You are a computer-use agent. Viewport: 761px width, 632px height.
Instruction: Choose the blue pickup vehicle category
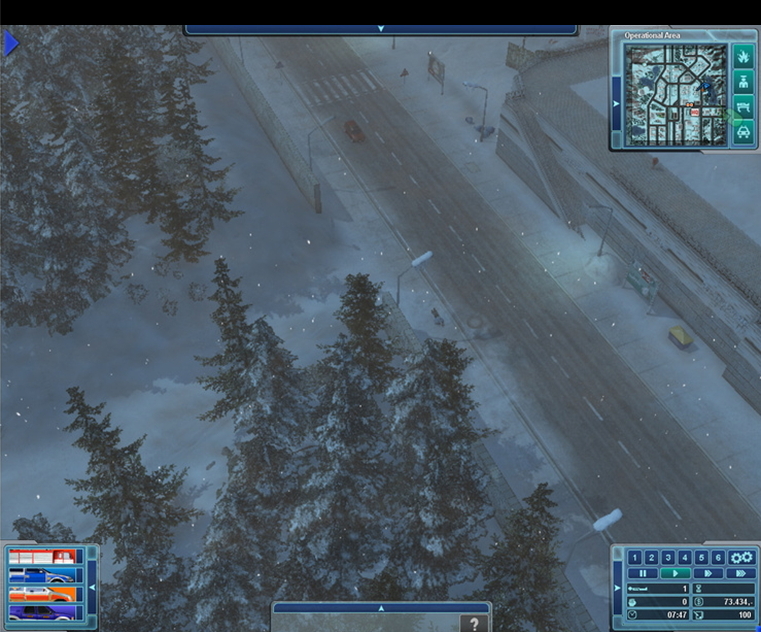(x=42, y=575)
